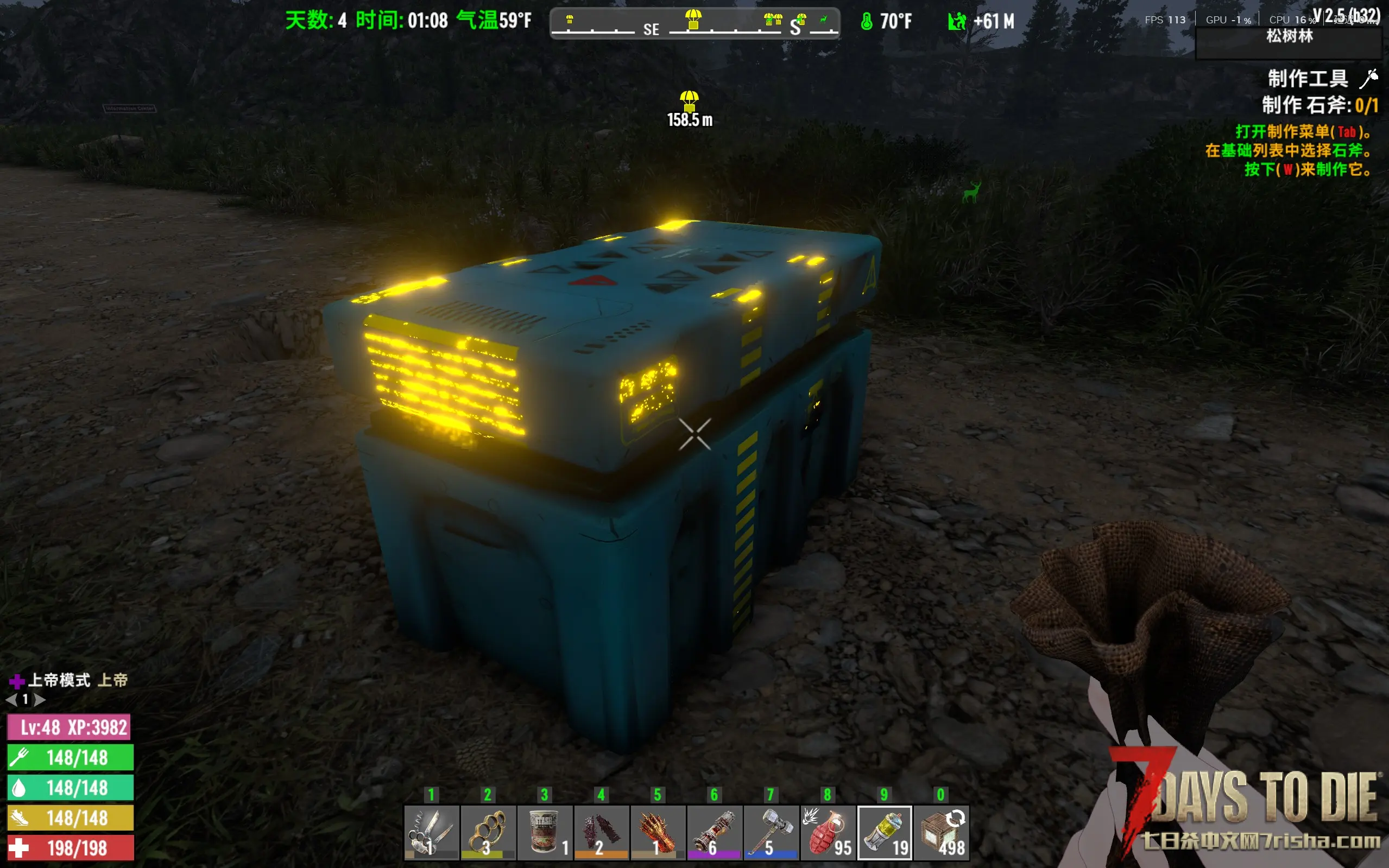Screen dimensions: 1389x868
Task: Select the purple-tier spiked cylinder club slot
Action: point(714,832)
